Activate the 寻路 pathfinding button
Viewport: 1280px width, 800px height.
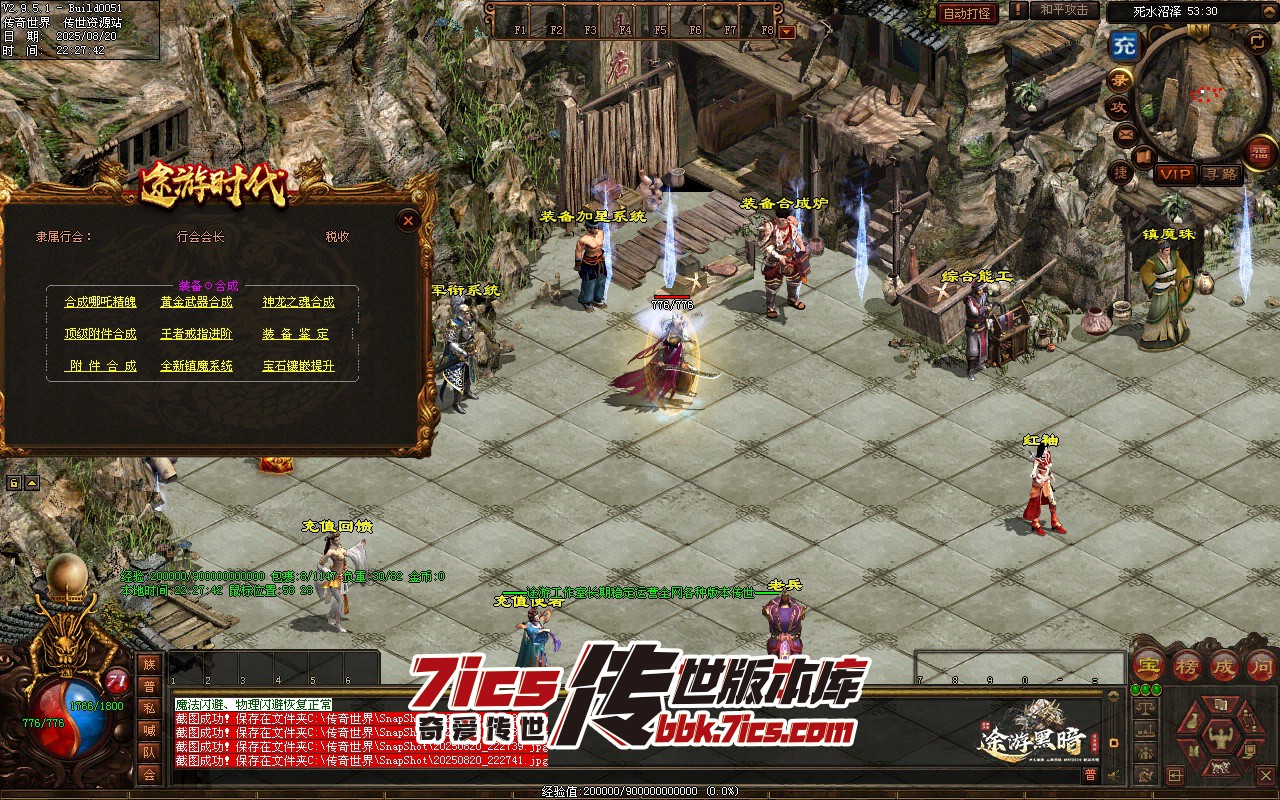pos(1219,174)
